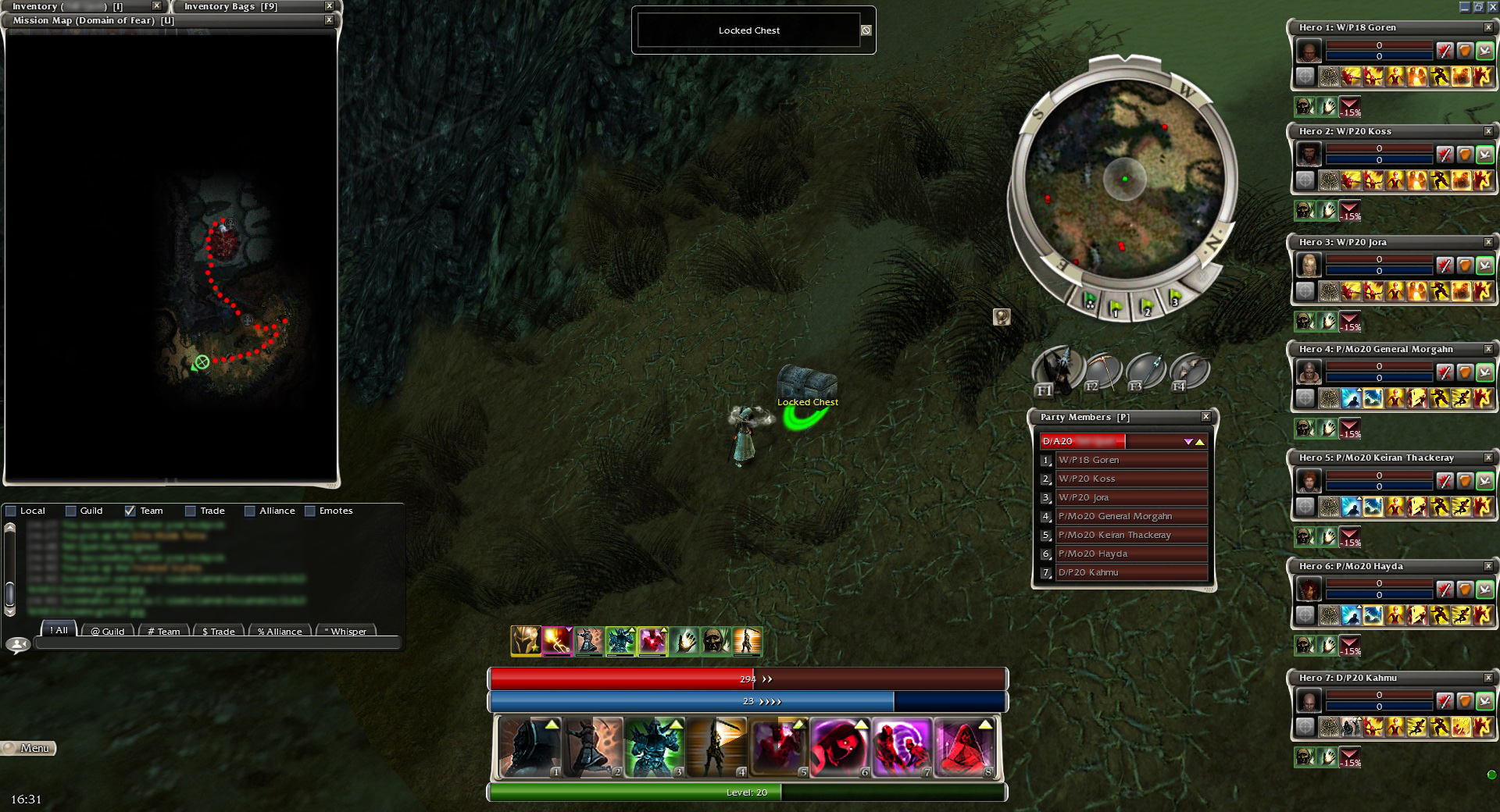
Task: Toggle the Team chat filter checkbox
Action: point(130,511)
